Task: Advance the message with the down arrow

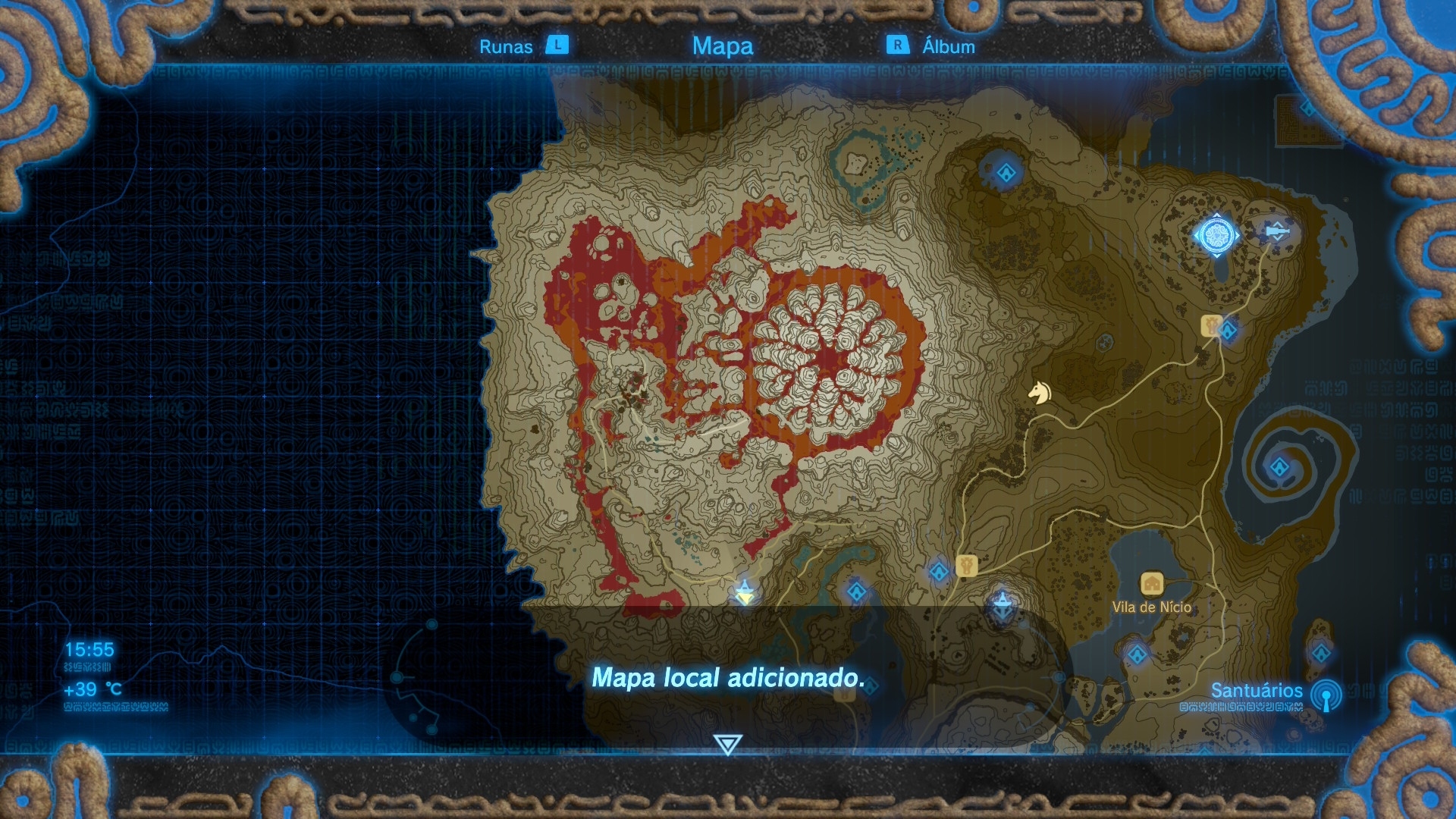Action: (x=727, y=744)
